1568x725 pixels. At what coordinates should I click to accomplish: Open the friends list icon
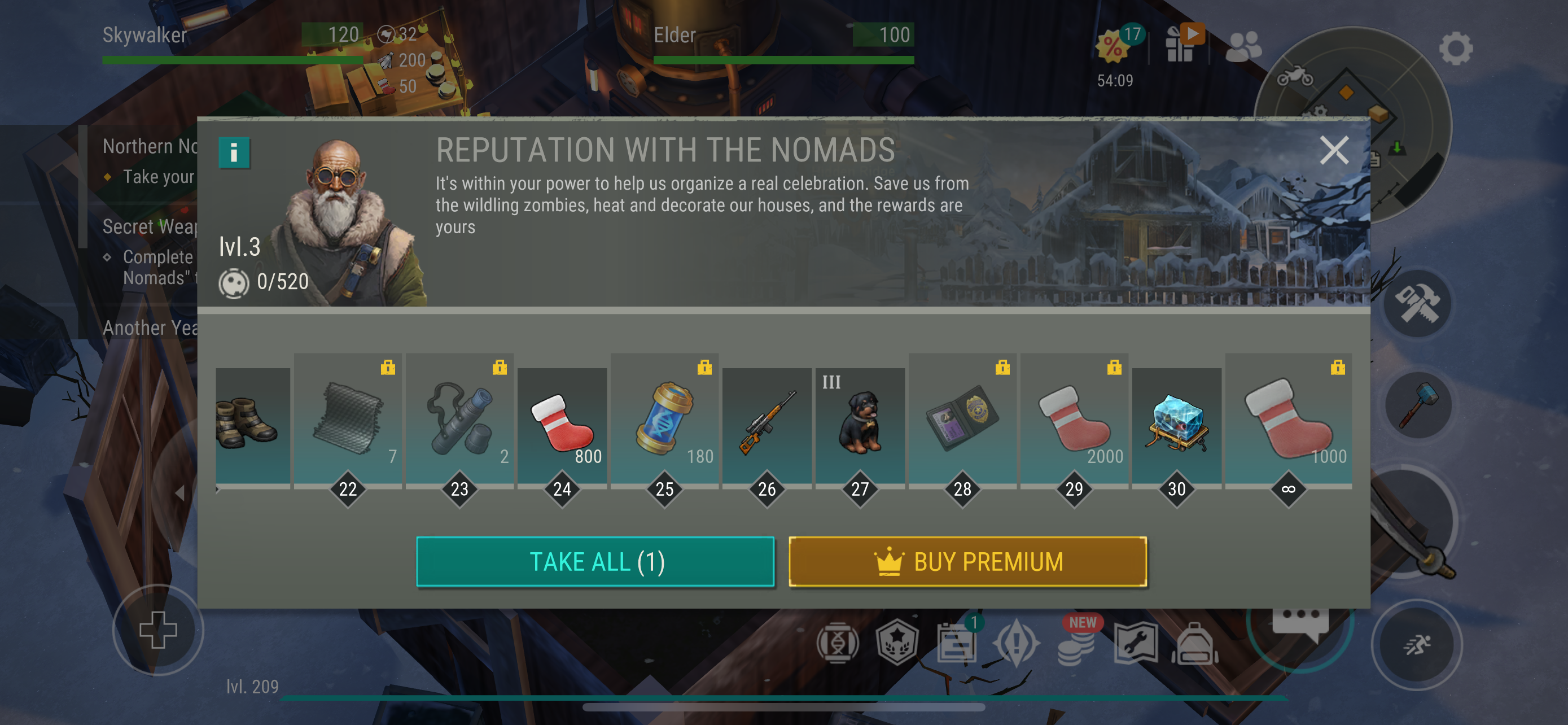click(x=1243, y=46)
